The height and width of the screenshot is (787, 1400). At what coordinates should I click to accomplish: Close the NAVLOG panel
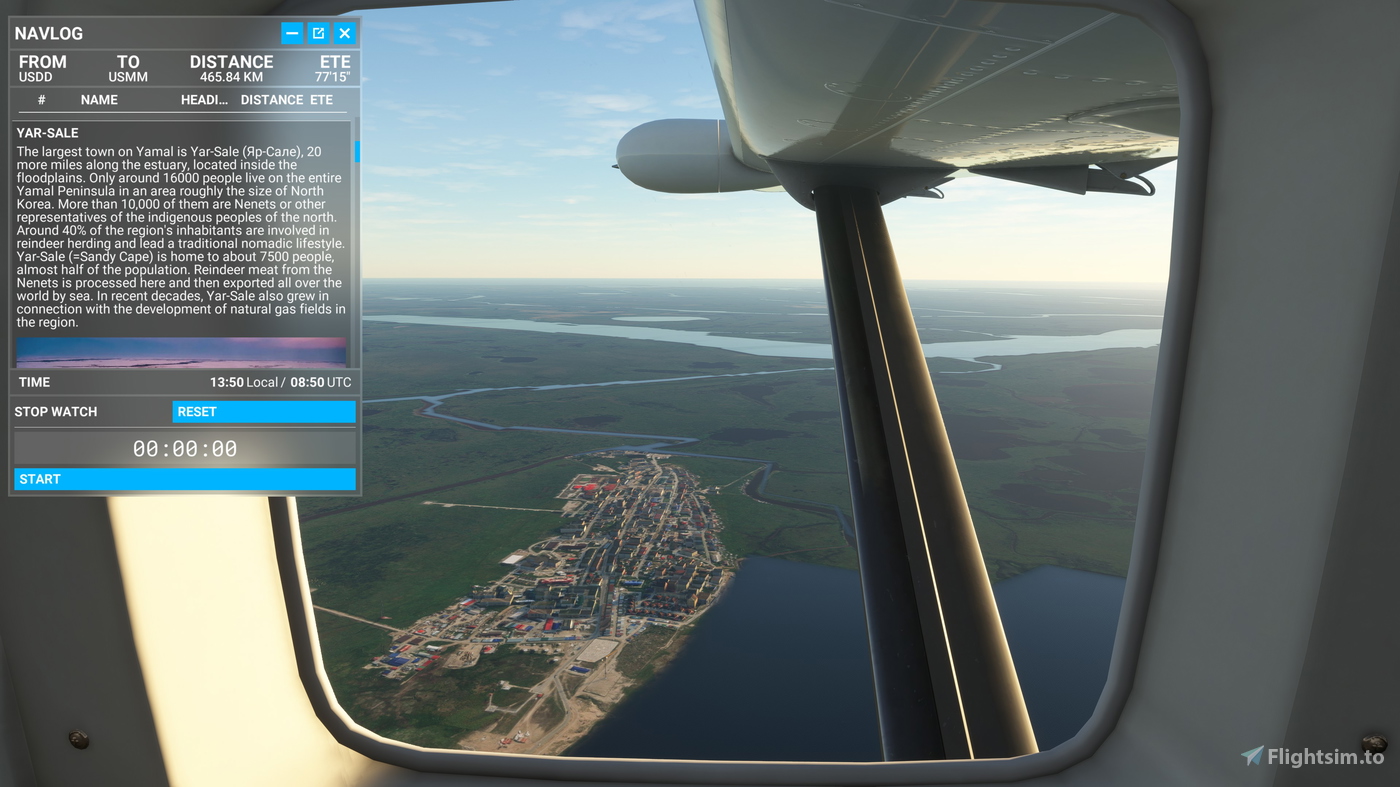(345, 33)
